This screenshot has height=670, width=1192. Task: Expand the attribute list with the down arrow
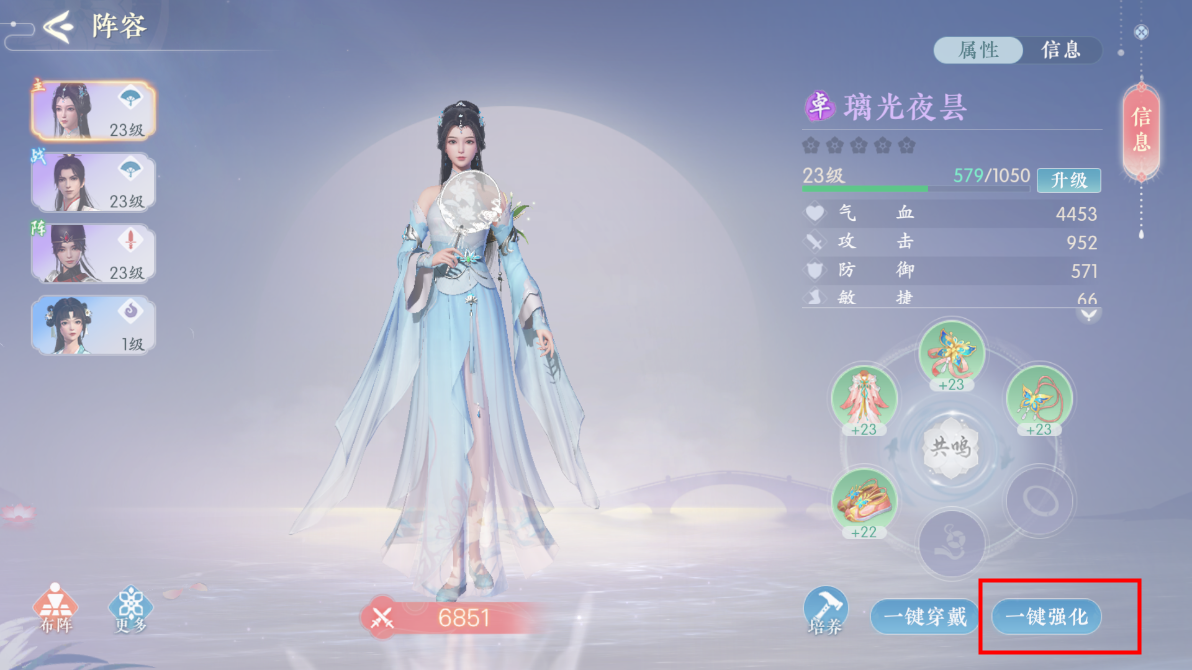tap(1089, 314)
